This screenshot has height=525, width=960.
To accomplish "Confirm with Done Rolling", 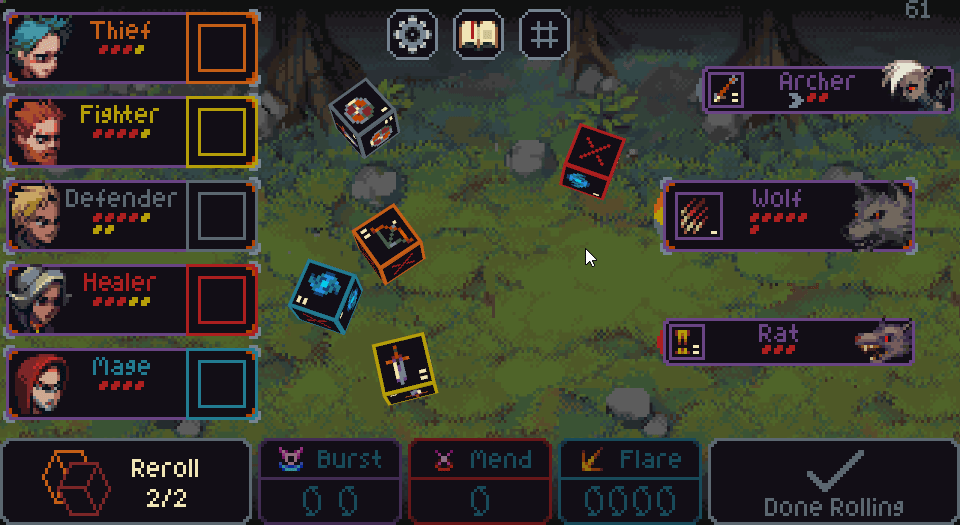I will pyautogui.click(x=833, y=481).
